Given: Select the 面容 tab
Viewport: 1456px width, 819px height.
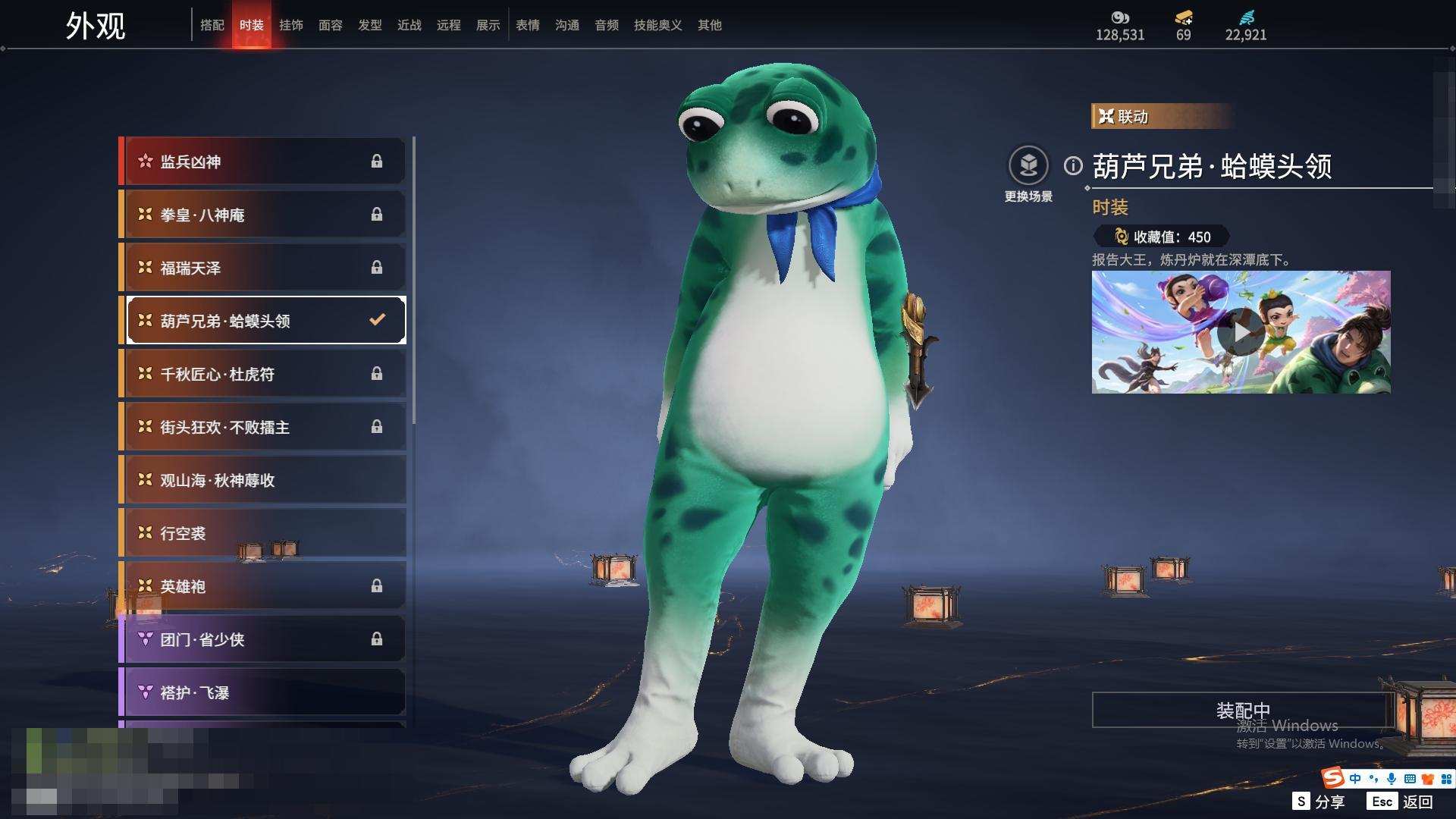Looking at the screenshot, I should coord(331,25).
